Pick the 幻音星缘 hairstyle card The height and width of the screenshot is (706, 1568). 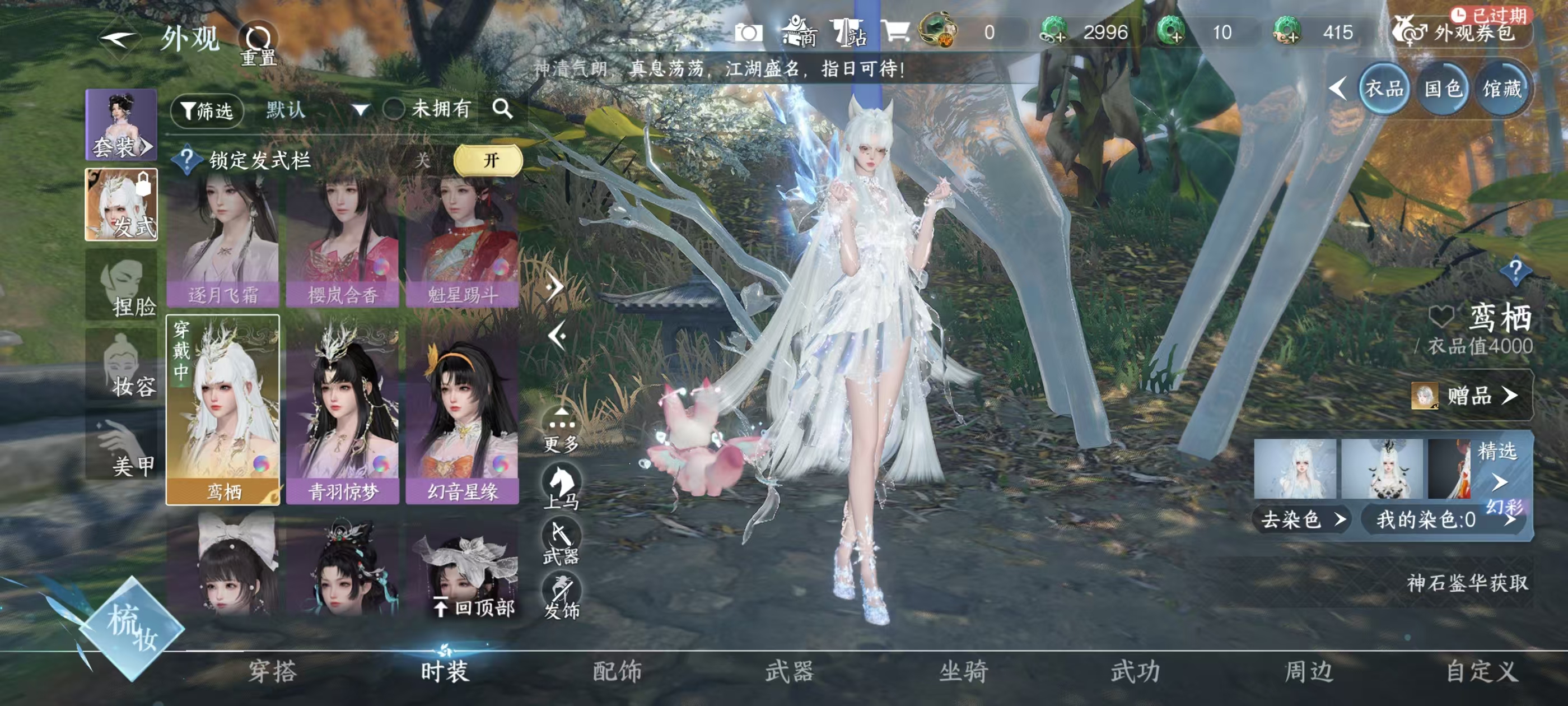point(463,410)
